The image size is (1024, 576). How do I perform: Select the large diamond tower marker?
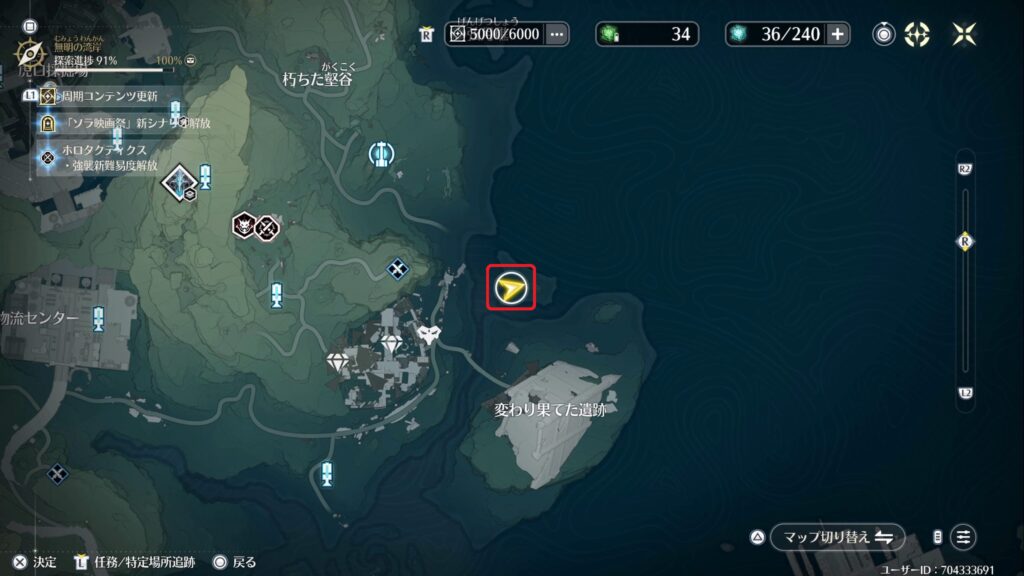(179, 181)
